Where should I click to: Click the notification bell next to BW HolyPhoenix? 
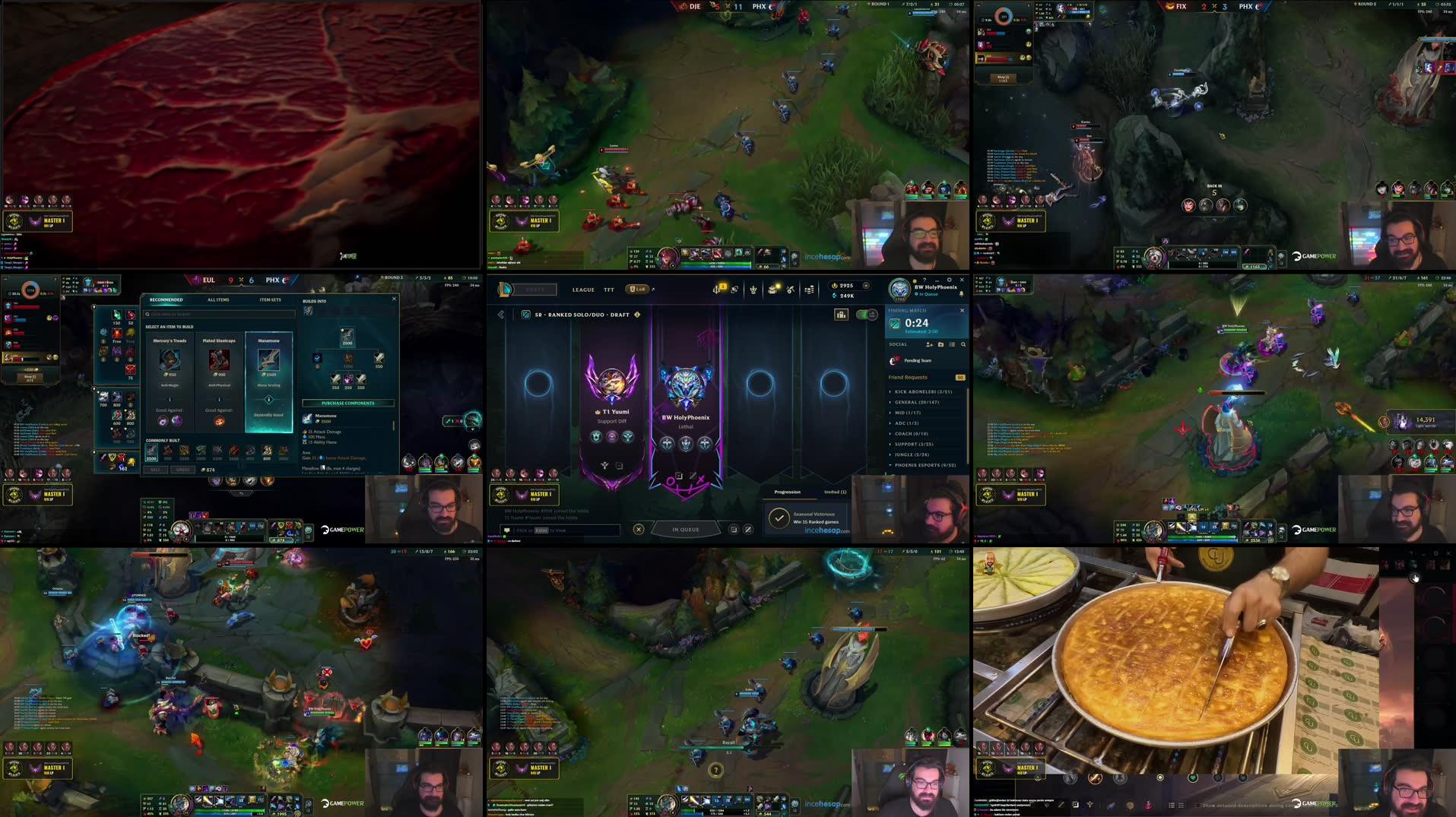click(x=961, y=294)
